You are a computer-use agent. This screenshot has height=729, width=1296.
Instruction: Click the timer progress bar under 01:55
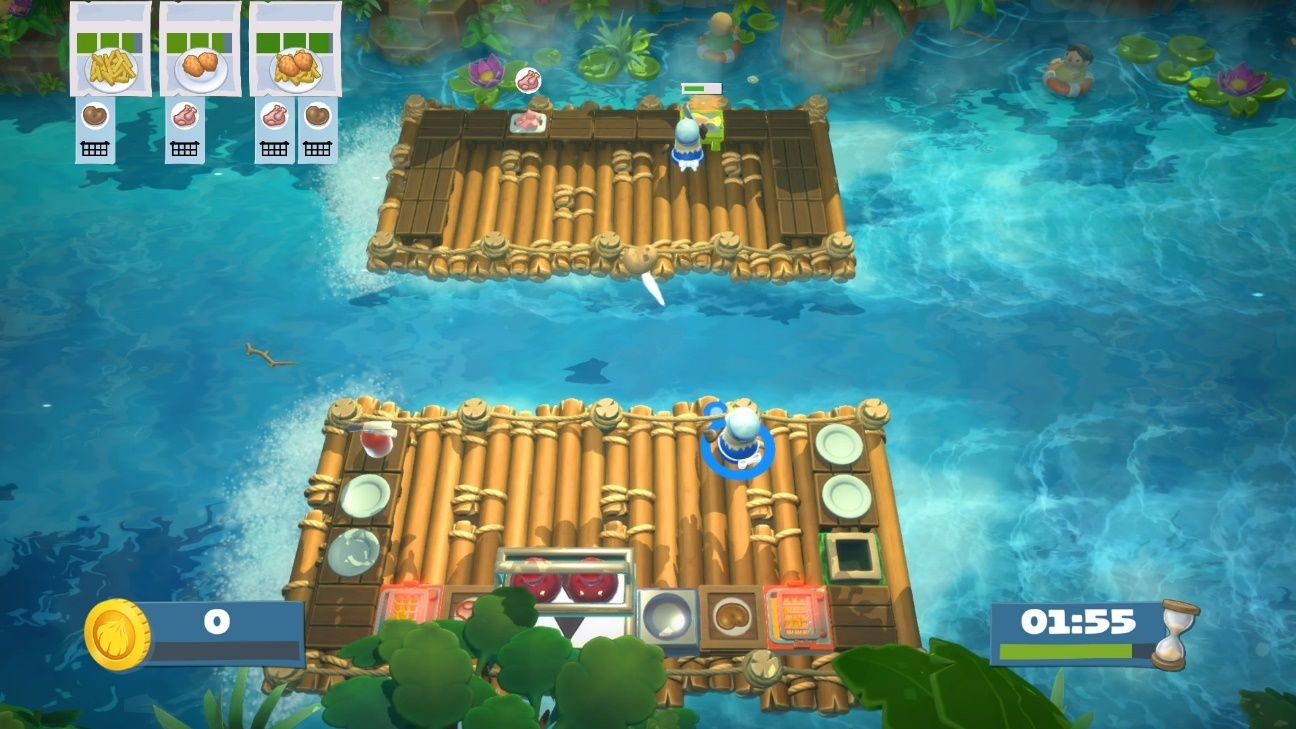click(1065, 650)
